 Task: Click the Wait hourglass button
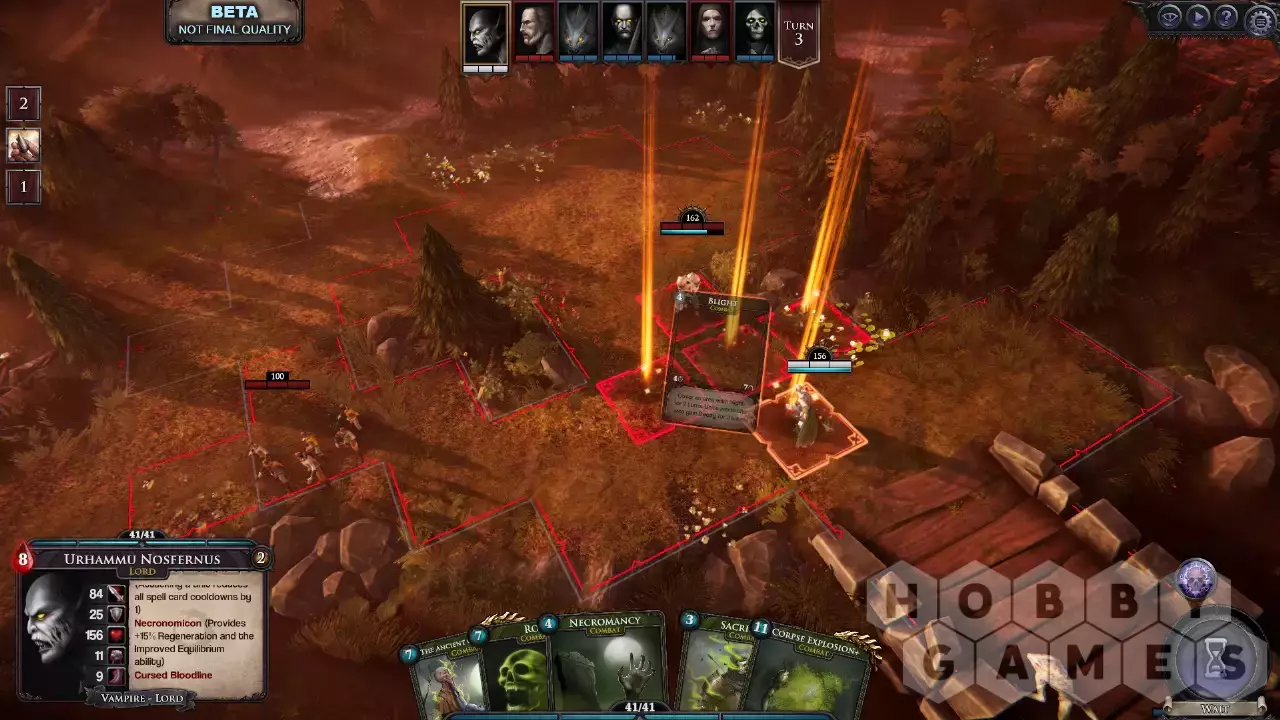coord(1213,660)
